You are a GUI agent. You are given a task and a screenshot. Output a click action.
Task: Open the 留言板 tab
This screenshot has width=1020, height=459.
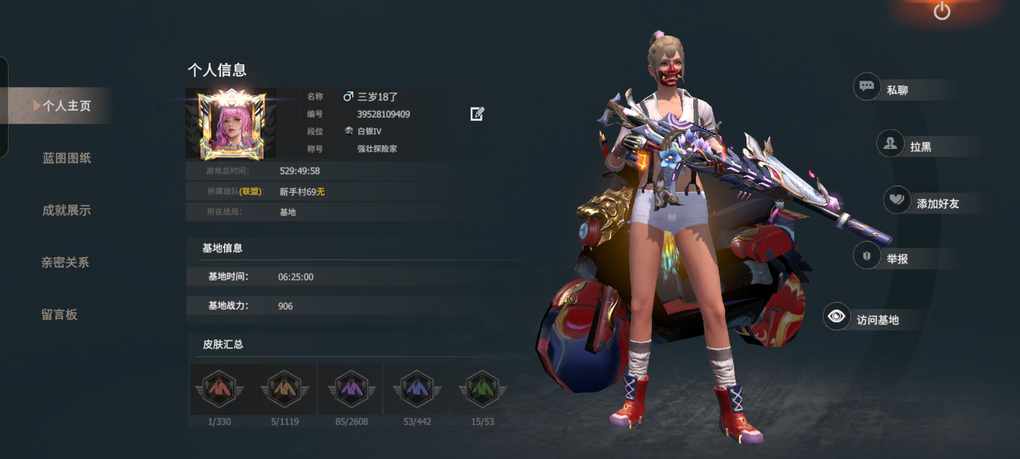[59, 314]
